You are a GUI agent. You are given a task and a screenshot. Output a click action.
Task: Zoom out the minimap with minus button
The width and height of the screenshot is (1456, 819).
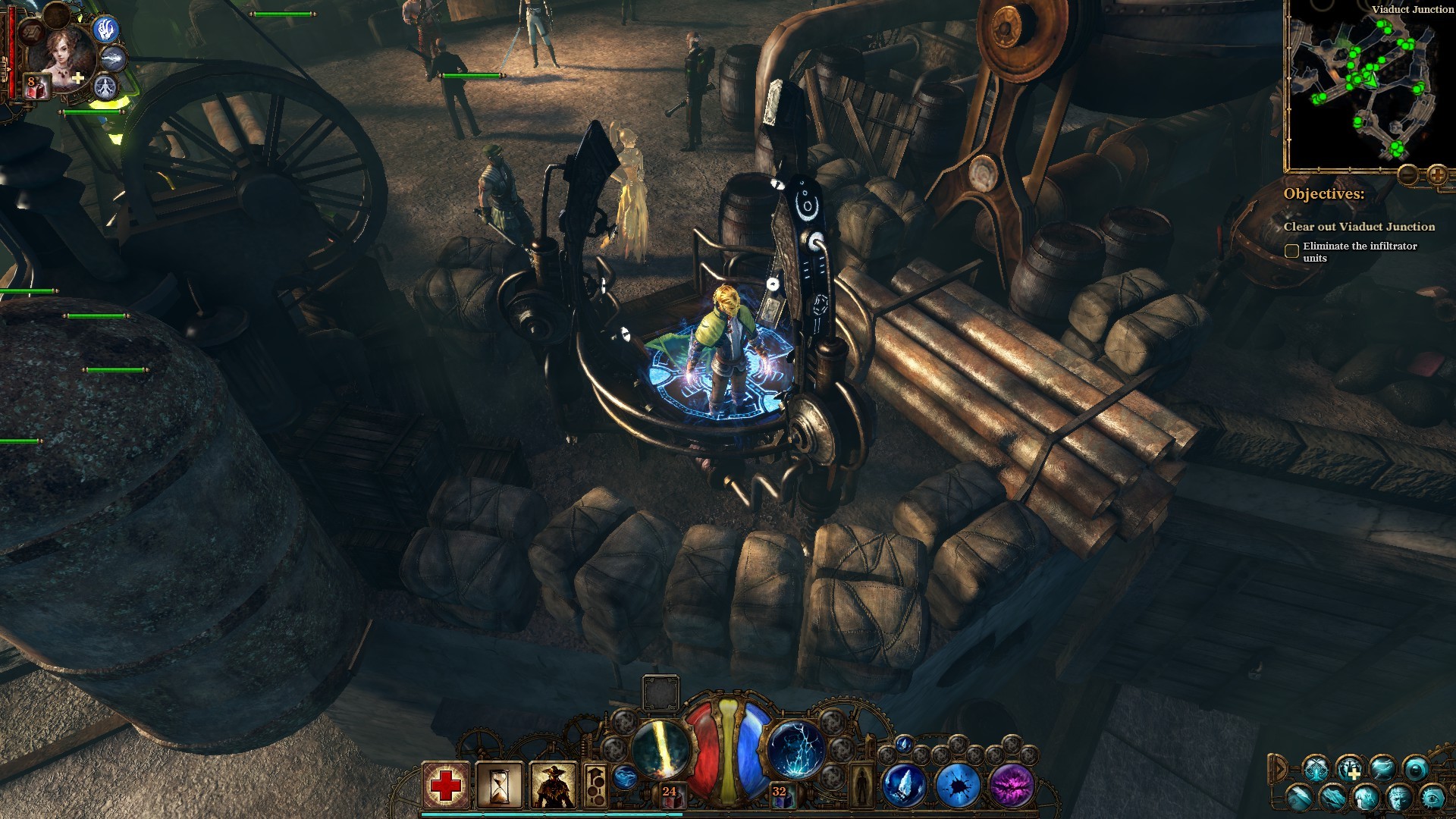pyautogui.click(x=1408, y=175)
